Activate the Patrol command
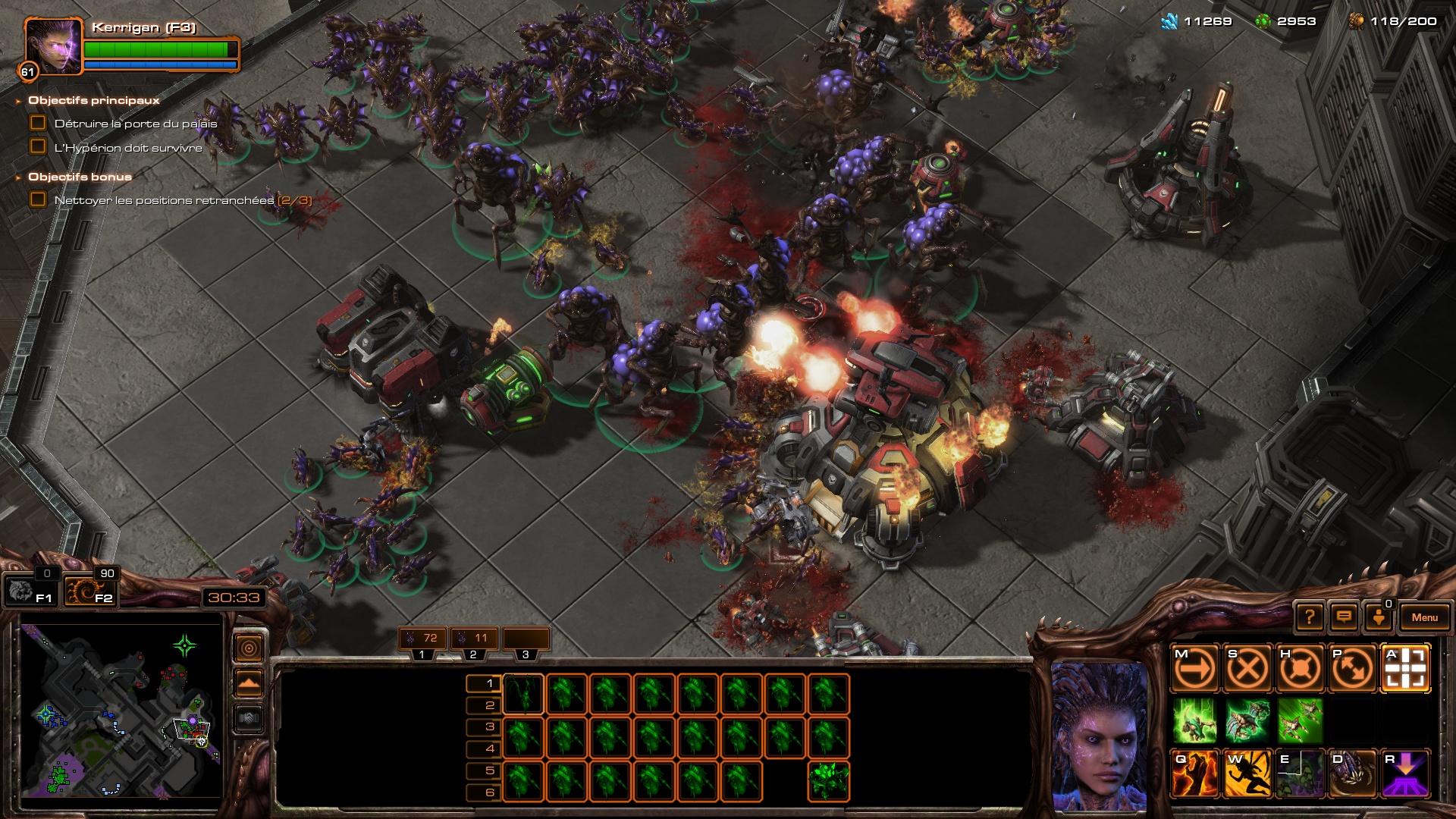Image resolution: width=1456 pixels, height=819 pixels. 1353,669
